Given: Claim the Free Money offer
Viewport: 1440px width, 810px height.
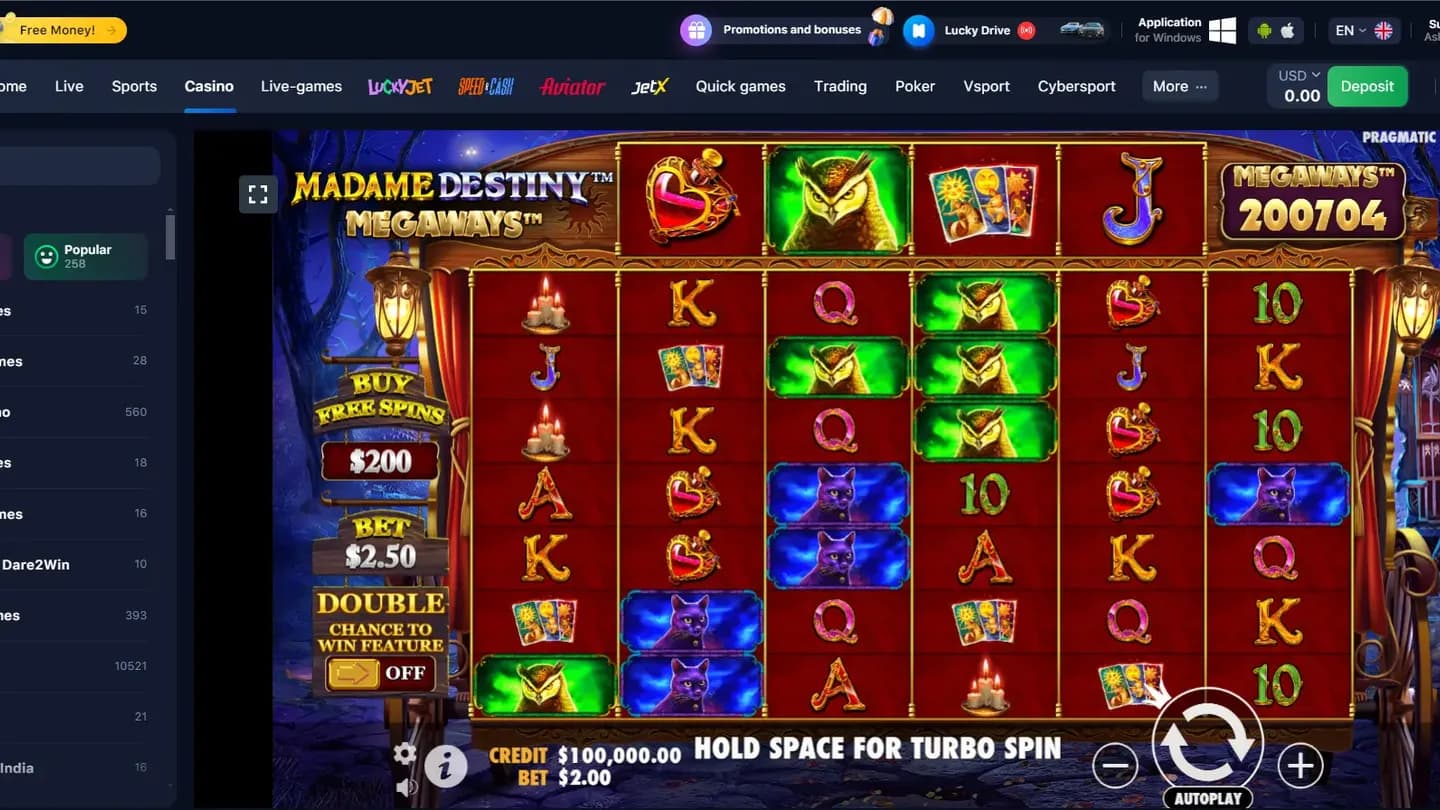Looking at the screenshot, I should [x=62, y=30].
